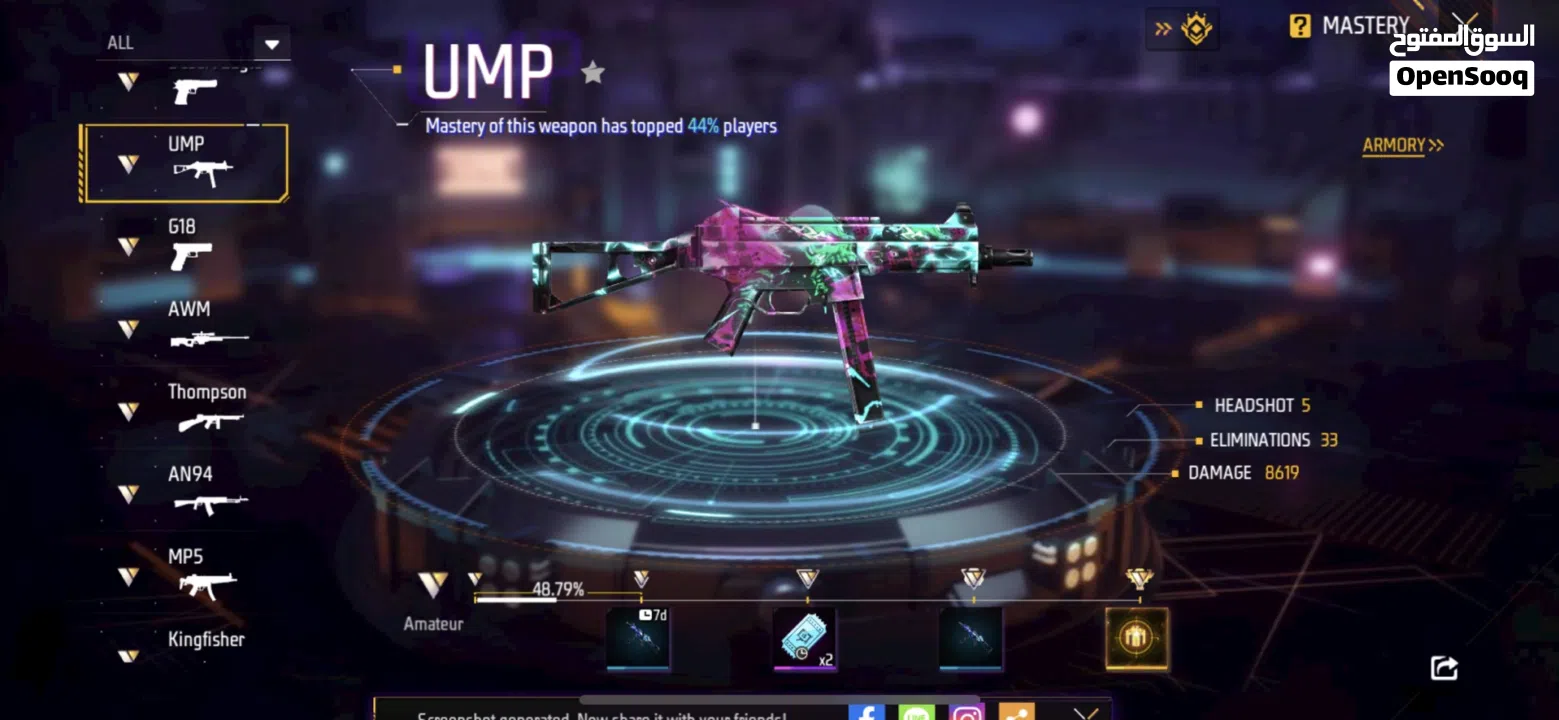Open the x2 ticket reward item

coord(805,637)
